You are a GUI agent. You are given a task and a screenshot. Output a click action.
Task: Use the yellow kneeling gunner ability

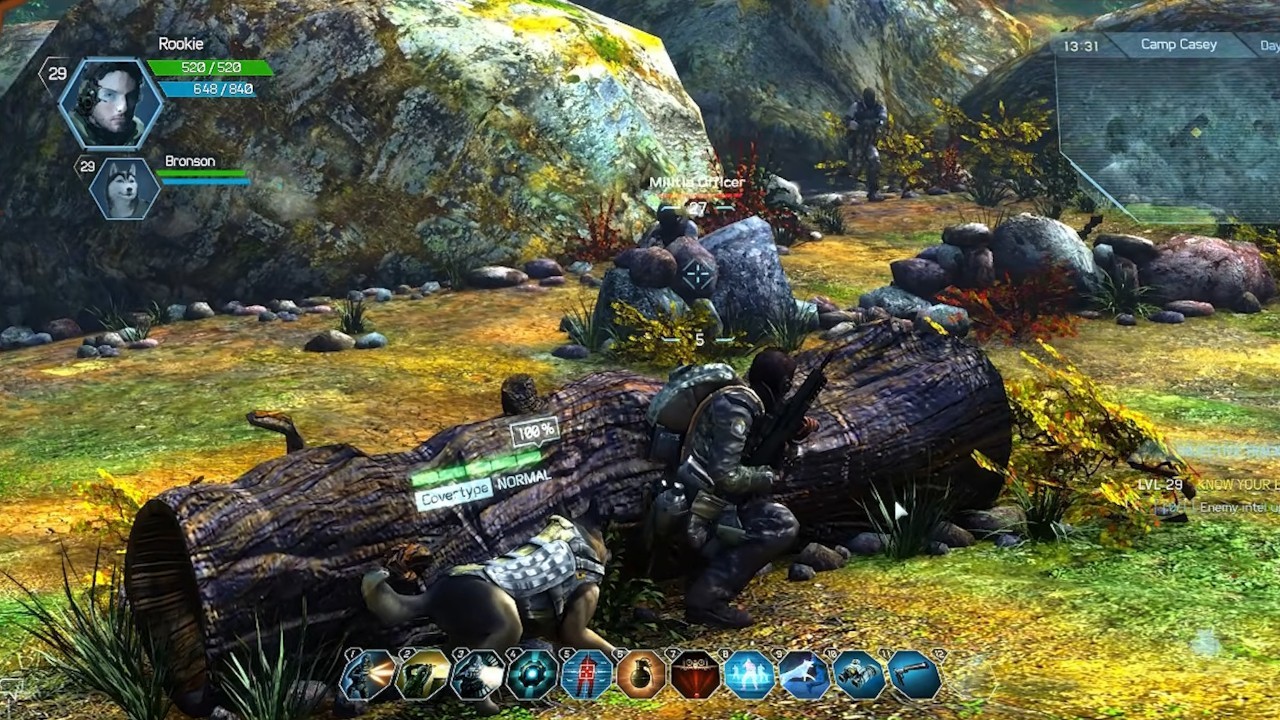click(x=423, y=674)
